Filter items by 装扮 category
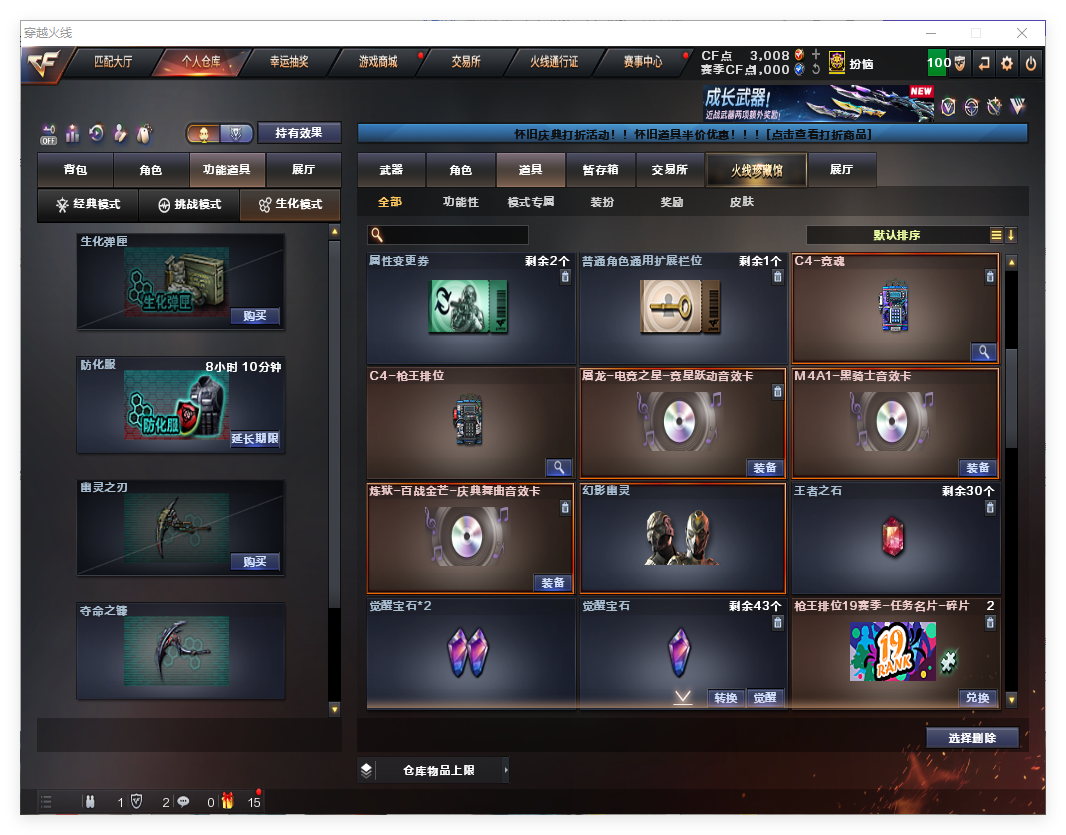The image size is (1066, 835). point(602,202)
